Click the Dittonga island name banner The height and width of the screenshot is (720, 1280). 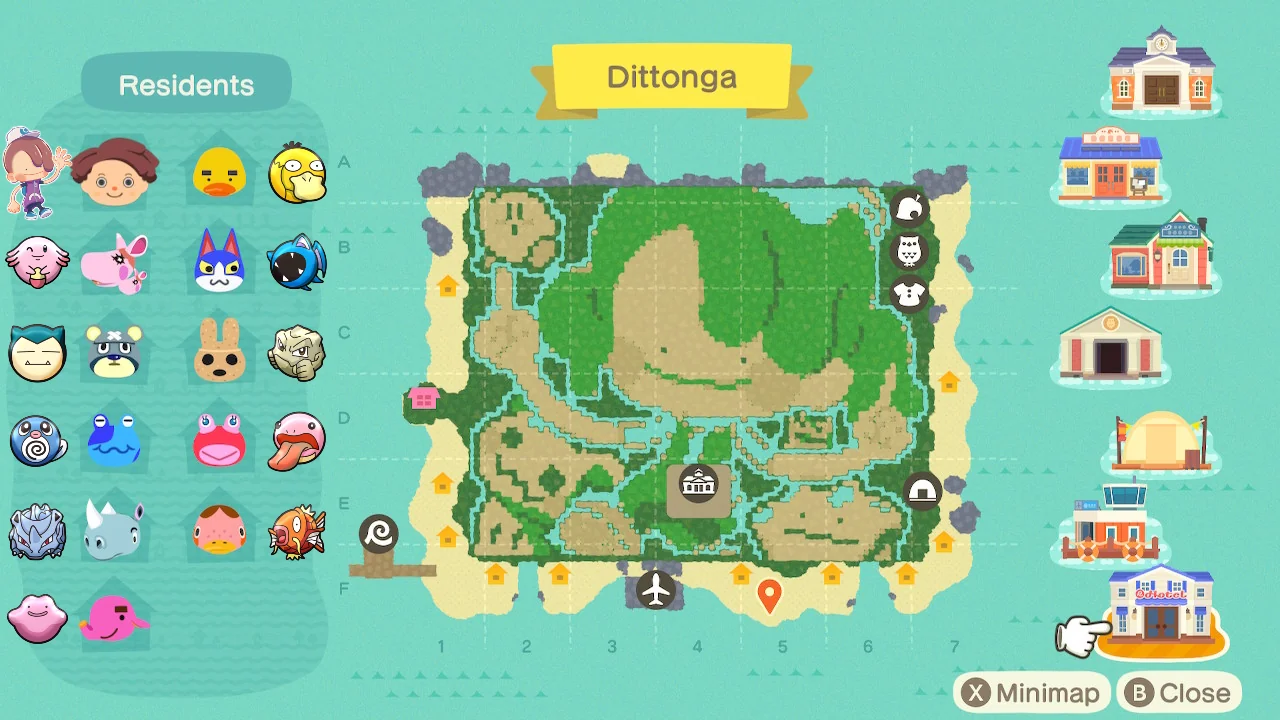coord(672,77)
